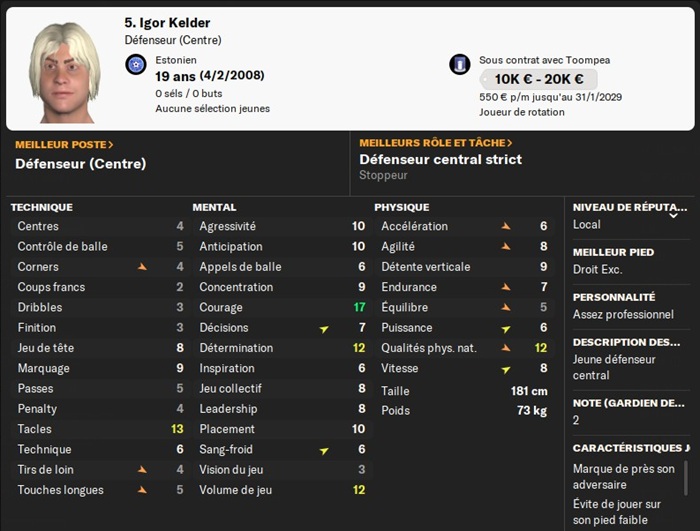Screen dimensions: 700x531
Task: Select the Corners attribute row
Action: point(100,267)
